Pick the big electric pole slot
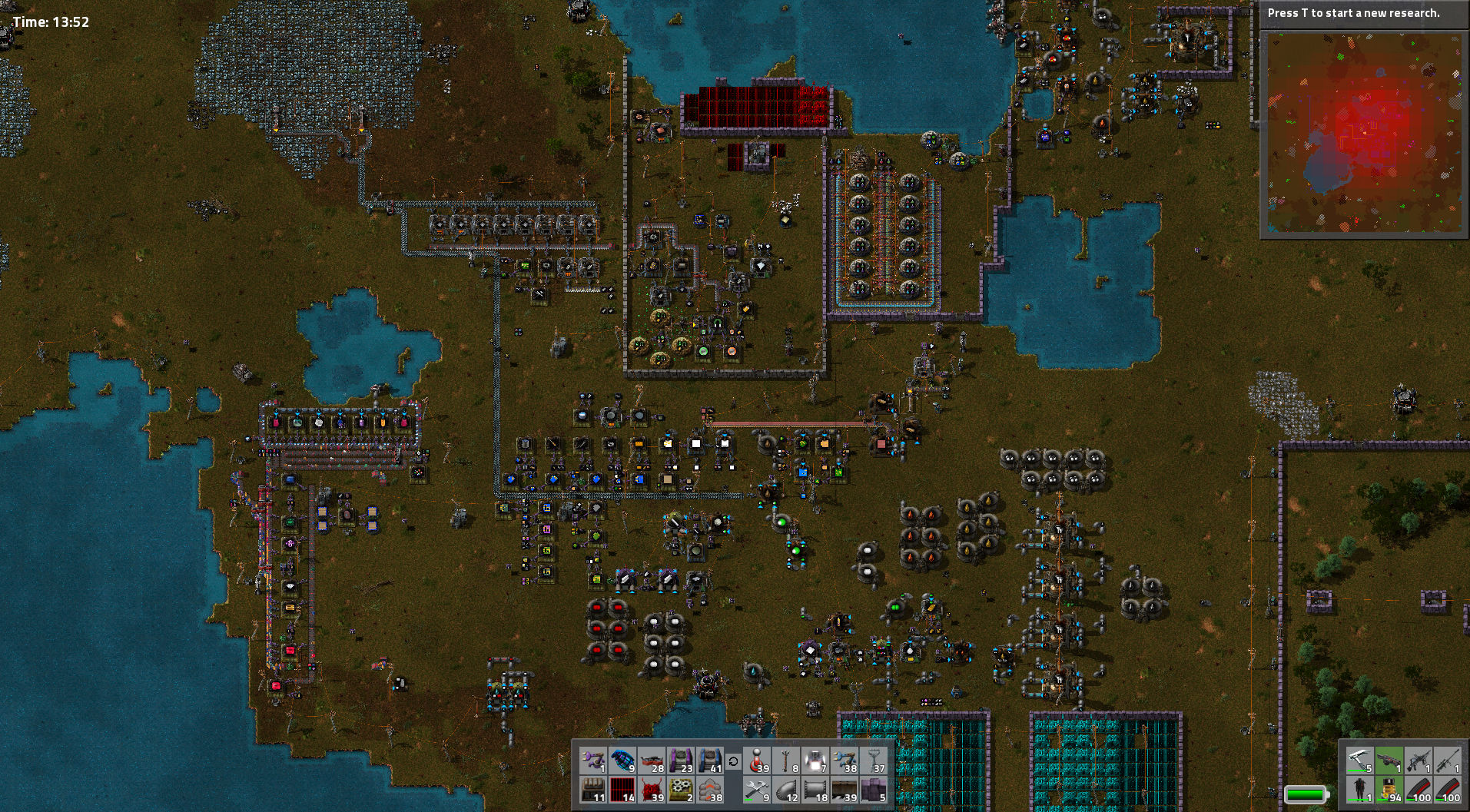This screenshot has height=812, width=1470. pyautogui.click(x=874, y=761)
